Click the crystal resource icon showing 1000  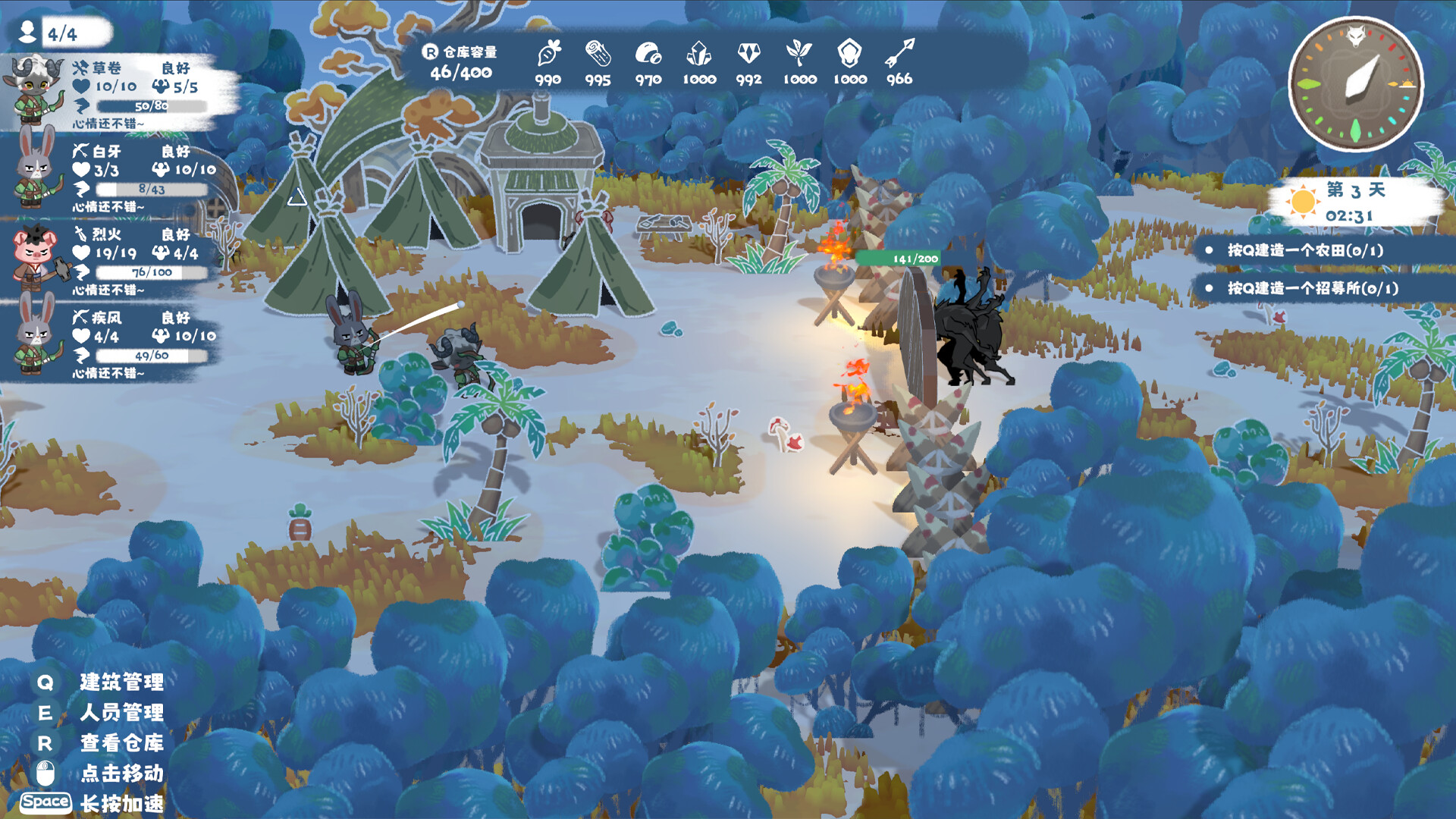pyautogui.click(x=698, y=55)
